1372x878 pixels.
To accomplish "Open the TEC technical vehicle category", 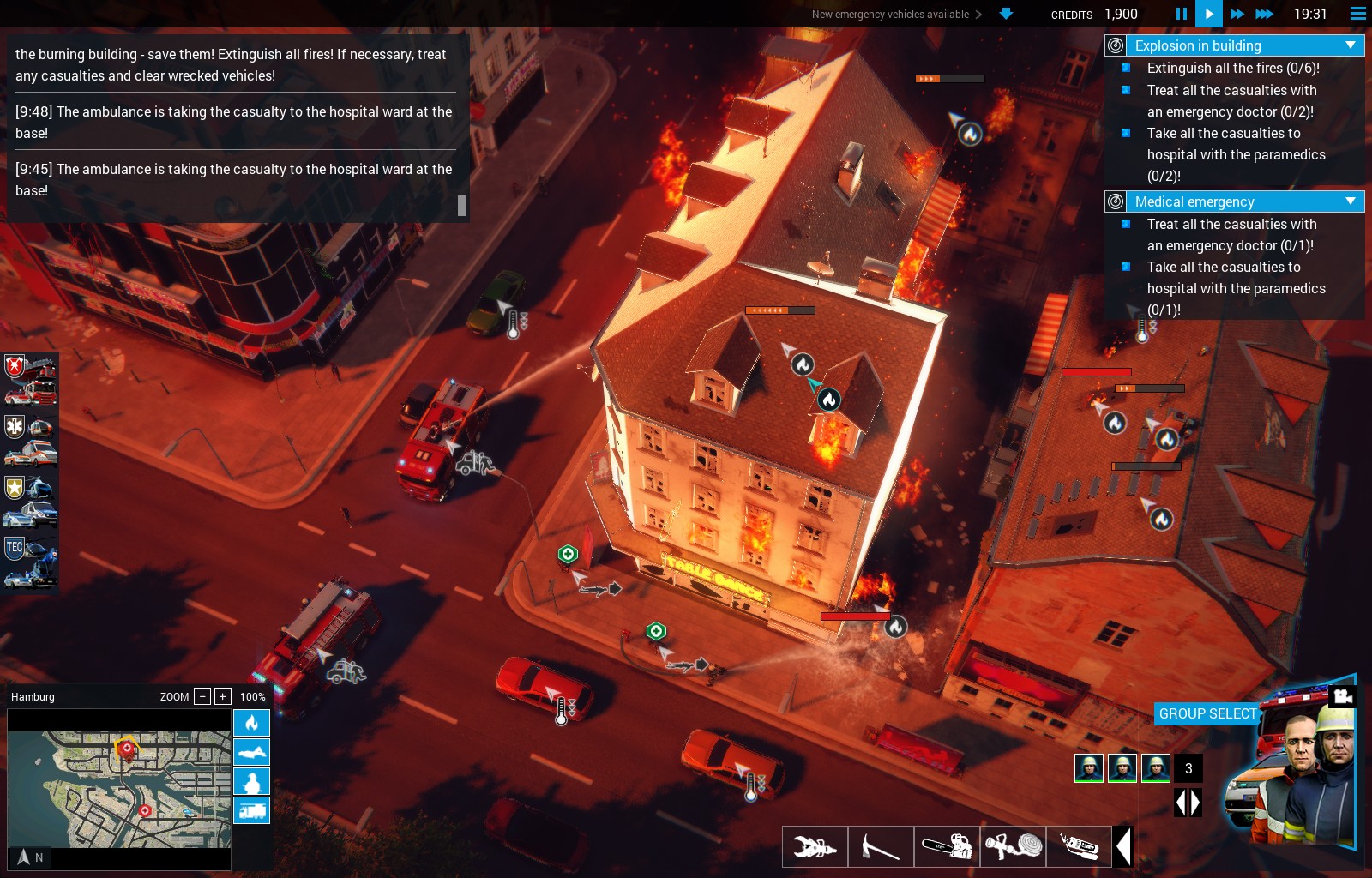I will (x=31, y=562).
